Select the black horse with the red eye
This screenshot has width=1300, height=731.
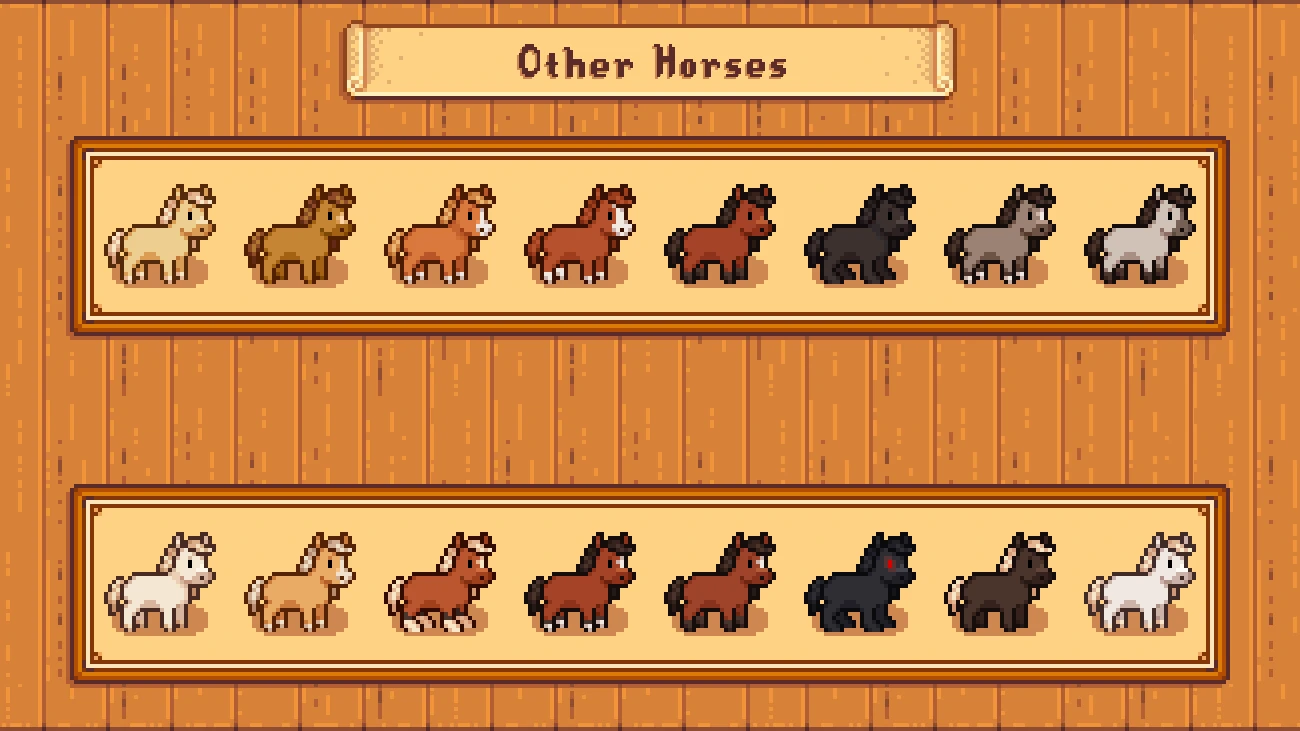(860, 583)
